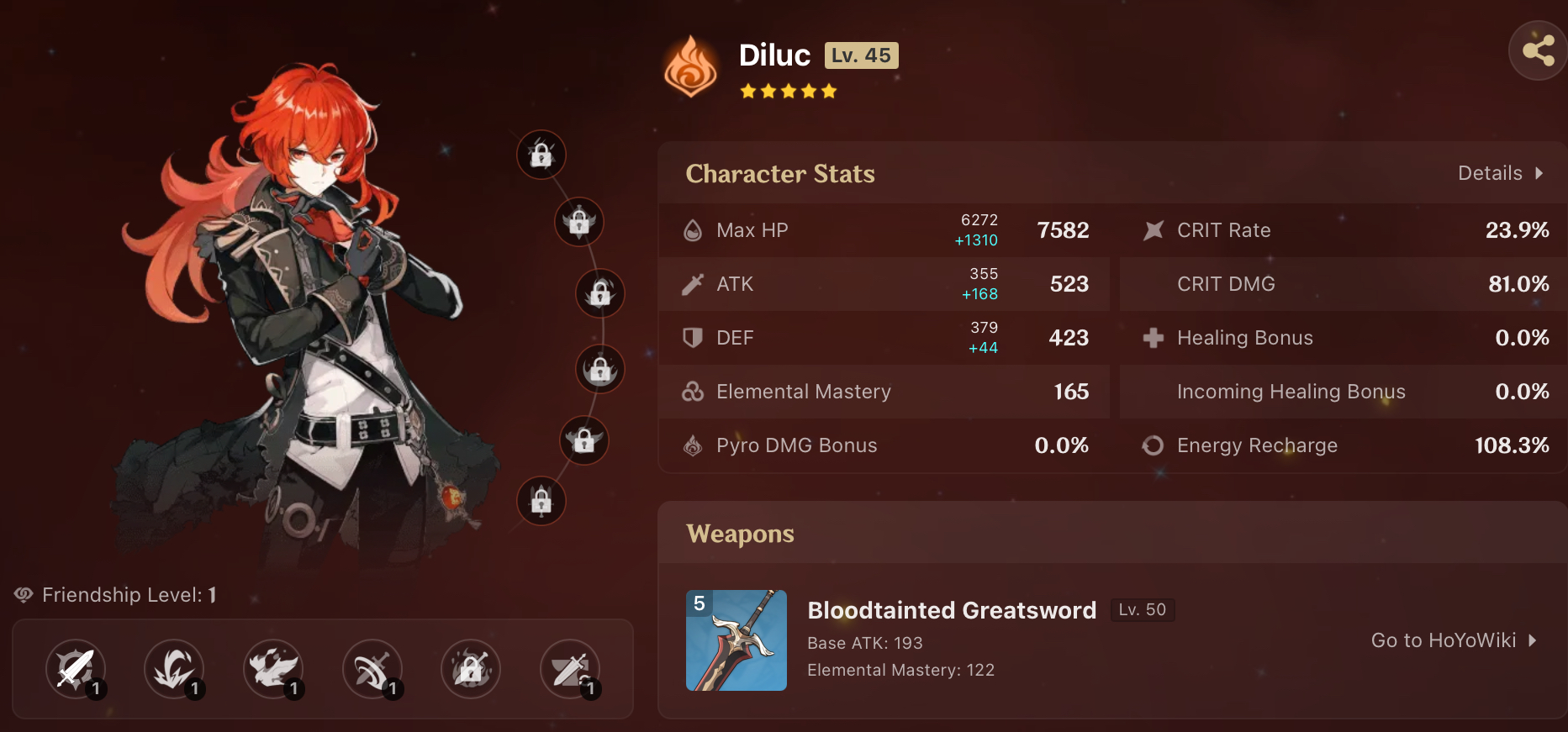This screenshot has height=732, width=1568.
Task: Click the CRIT Rate icon
Action: tap(1153, 229)
